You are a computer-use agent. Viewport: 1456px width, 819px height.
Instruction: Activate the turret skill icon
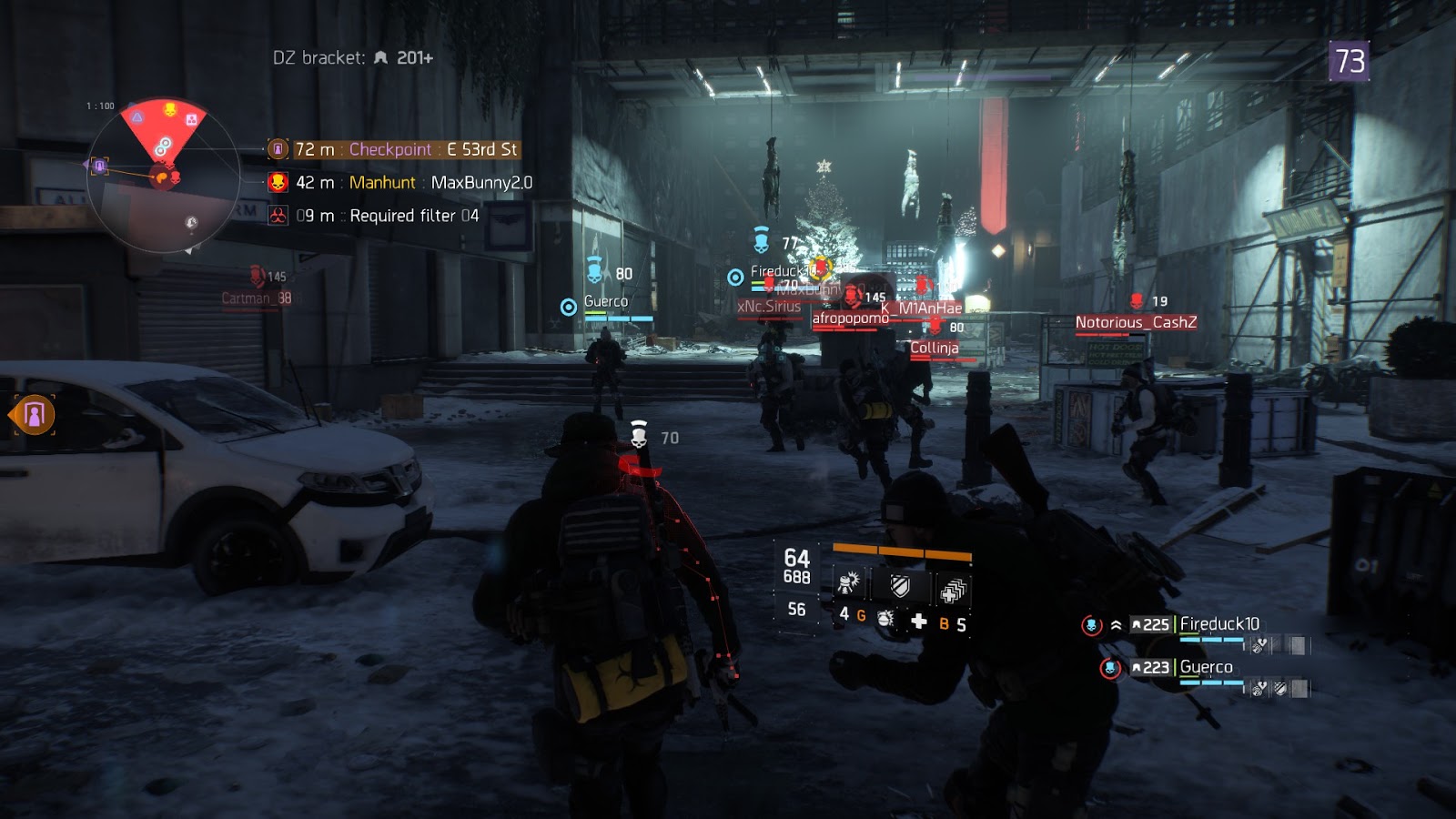(849, 583)
